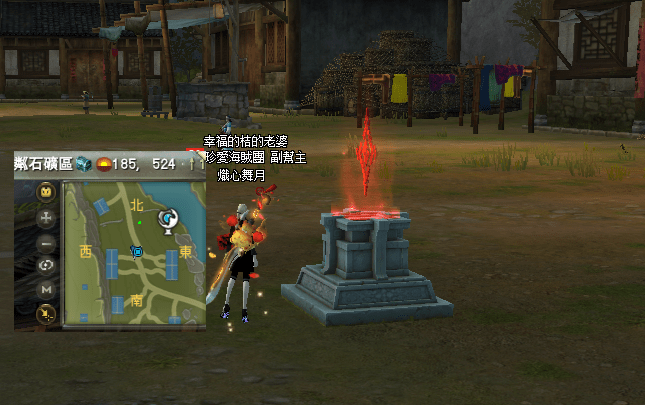Screen dimensions: 645x405
Task: Click the circular arrows button beside the minimap
Action: tap(46, 266)
